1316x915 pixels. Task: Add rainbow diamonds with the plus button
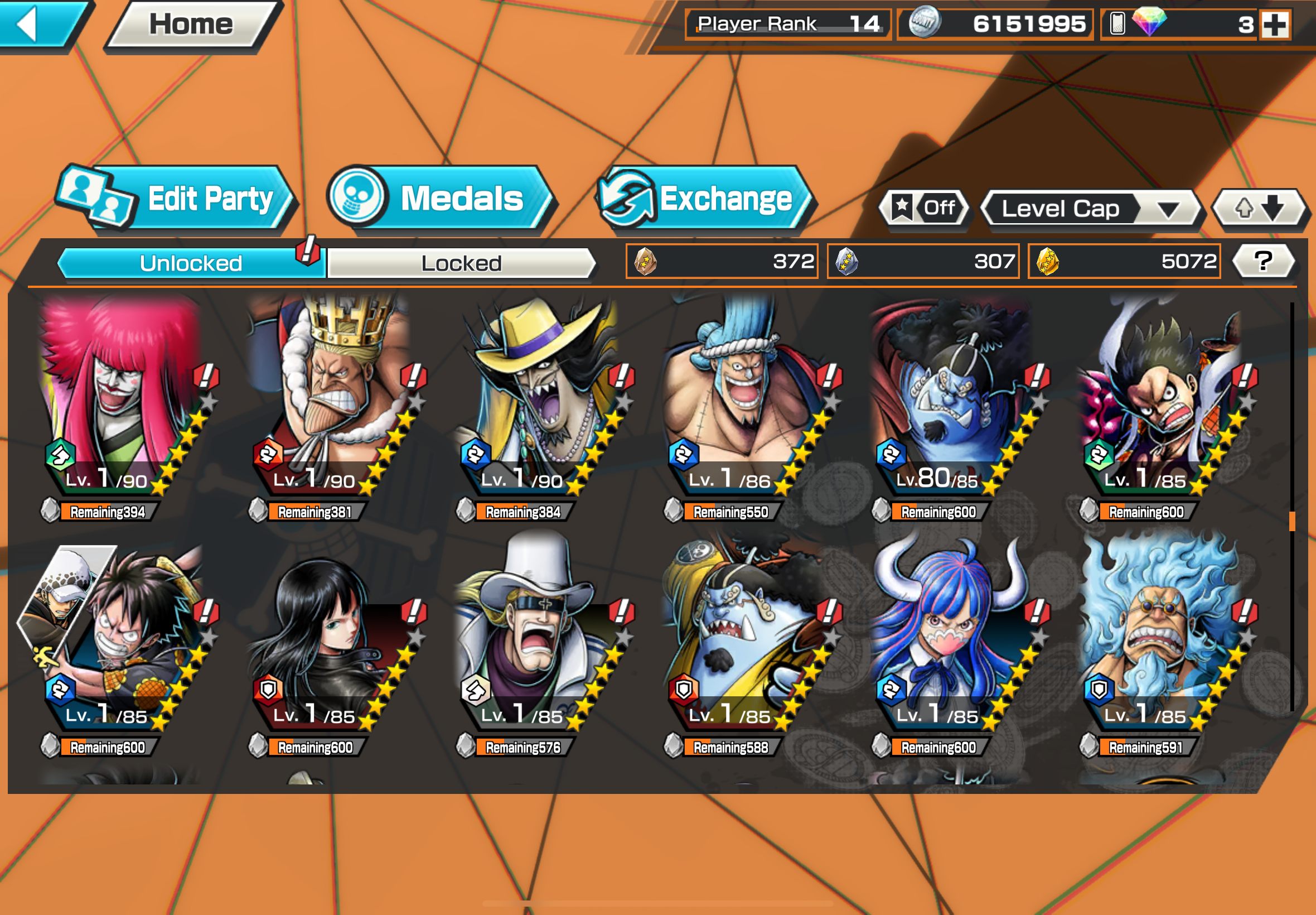pyautogui.click(x=1275, y=25)
